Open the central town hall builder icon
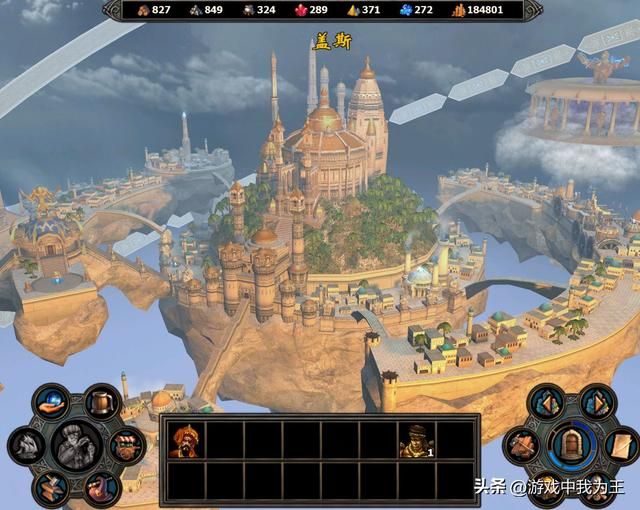The width and height of the screenshot is (640, 510). click(77, 444)
